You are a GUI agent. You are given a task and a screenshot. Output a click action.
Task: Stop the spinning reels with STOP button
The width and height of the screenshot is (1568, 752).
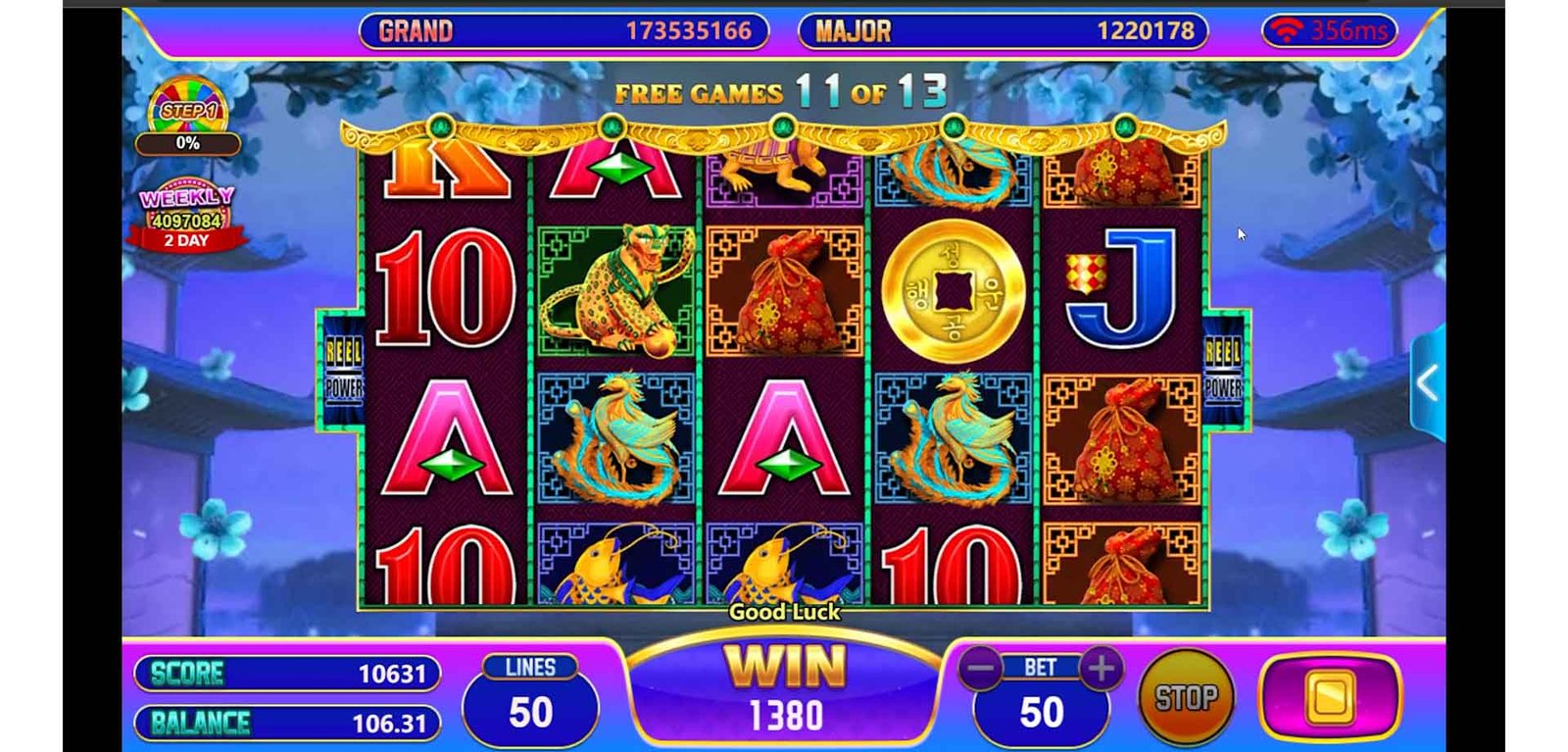[x=1185, y=697]
